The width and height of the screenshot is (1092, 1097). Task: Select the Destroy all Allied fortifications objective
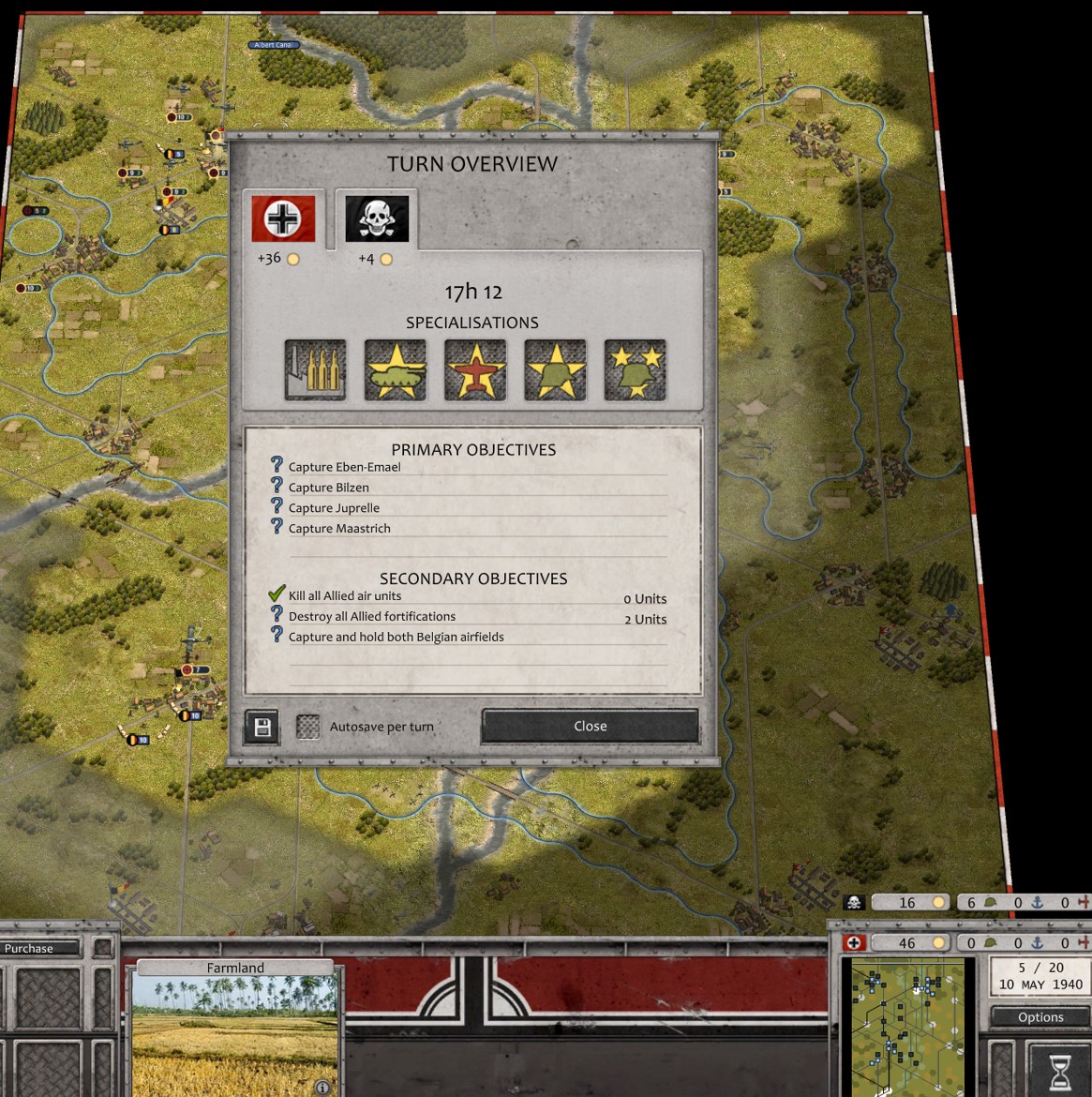[x=372, y=617]
